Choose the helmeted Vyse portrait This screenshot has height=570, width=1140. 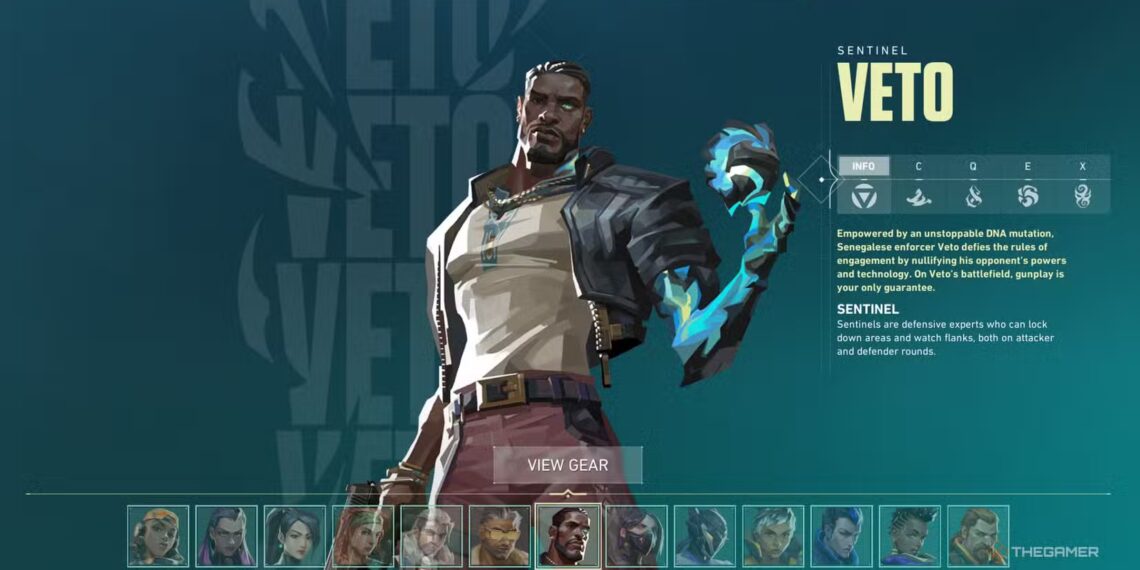click(705, 536)
